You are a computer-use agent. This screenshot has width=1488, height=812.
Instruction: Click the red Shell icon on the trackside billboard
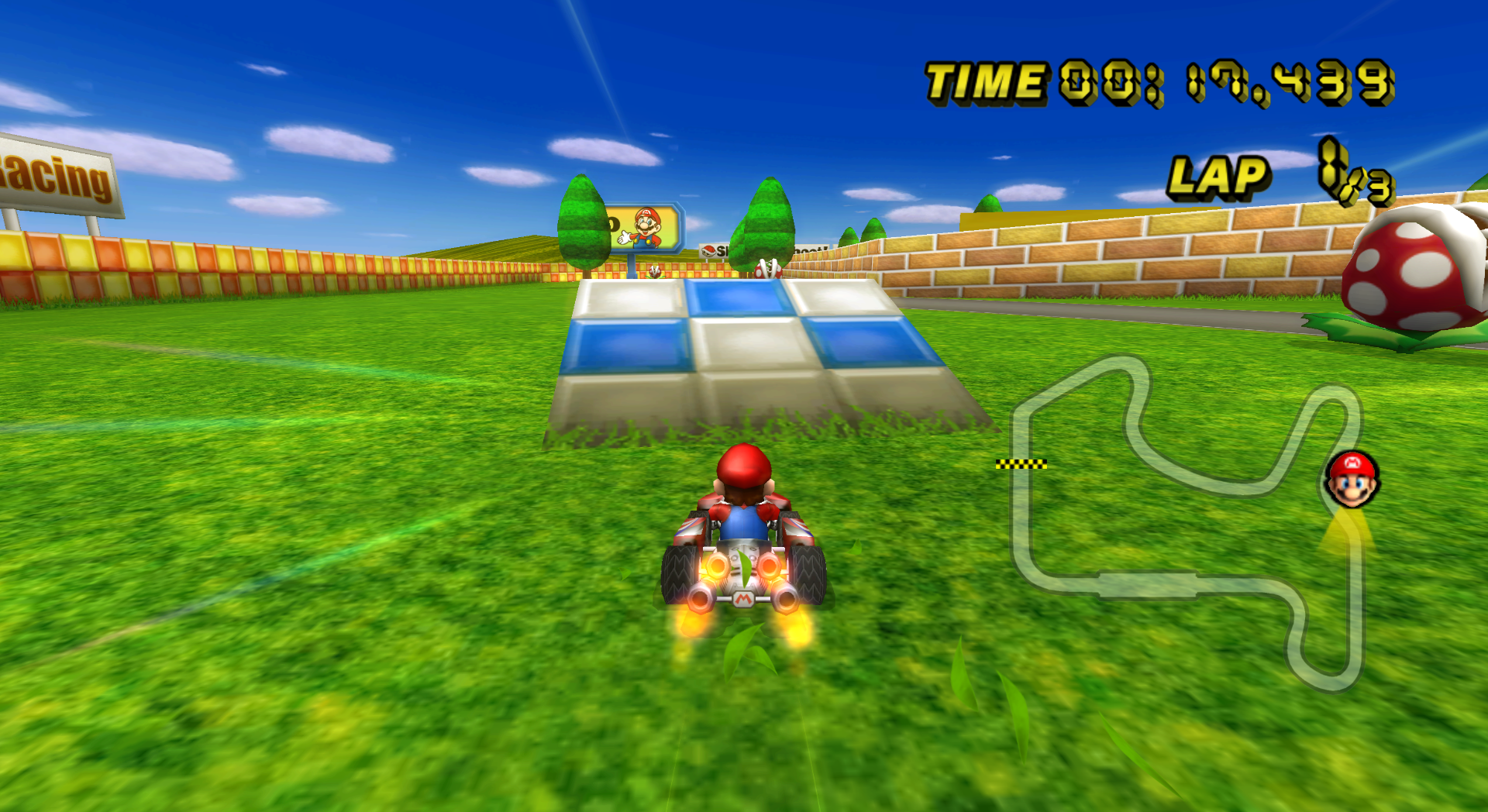(x=708, y=250)
